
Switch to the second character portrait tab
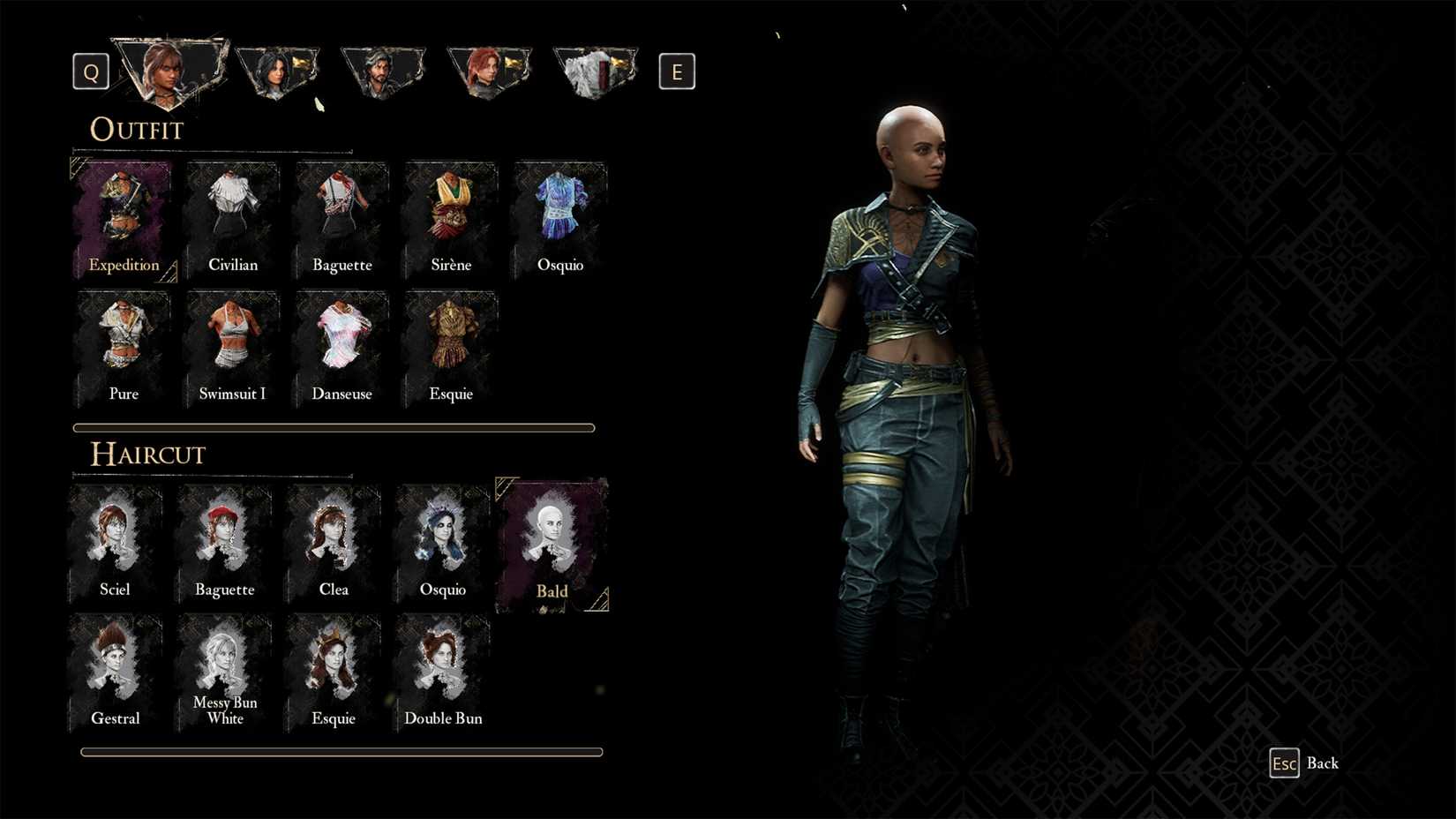point(277,71)
